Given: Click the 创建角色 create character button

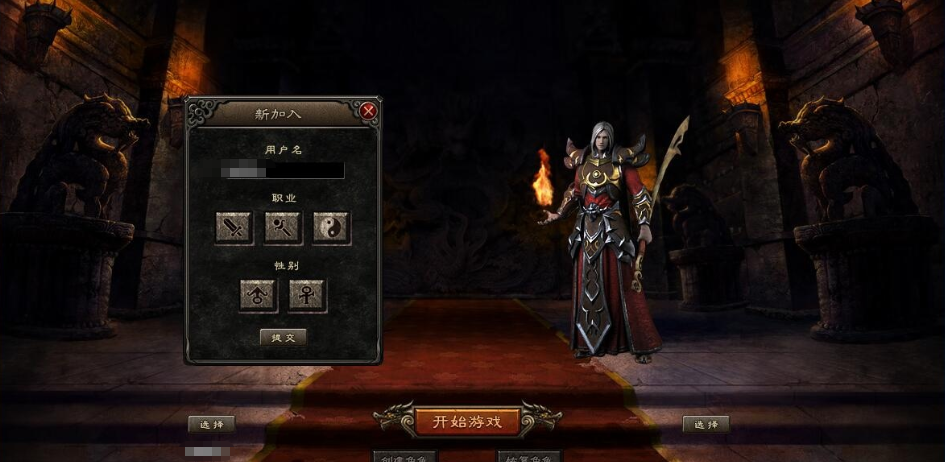Looking at the screenshot, I should coord(405,457).
